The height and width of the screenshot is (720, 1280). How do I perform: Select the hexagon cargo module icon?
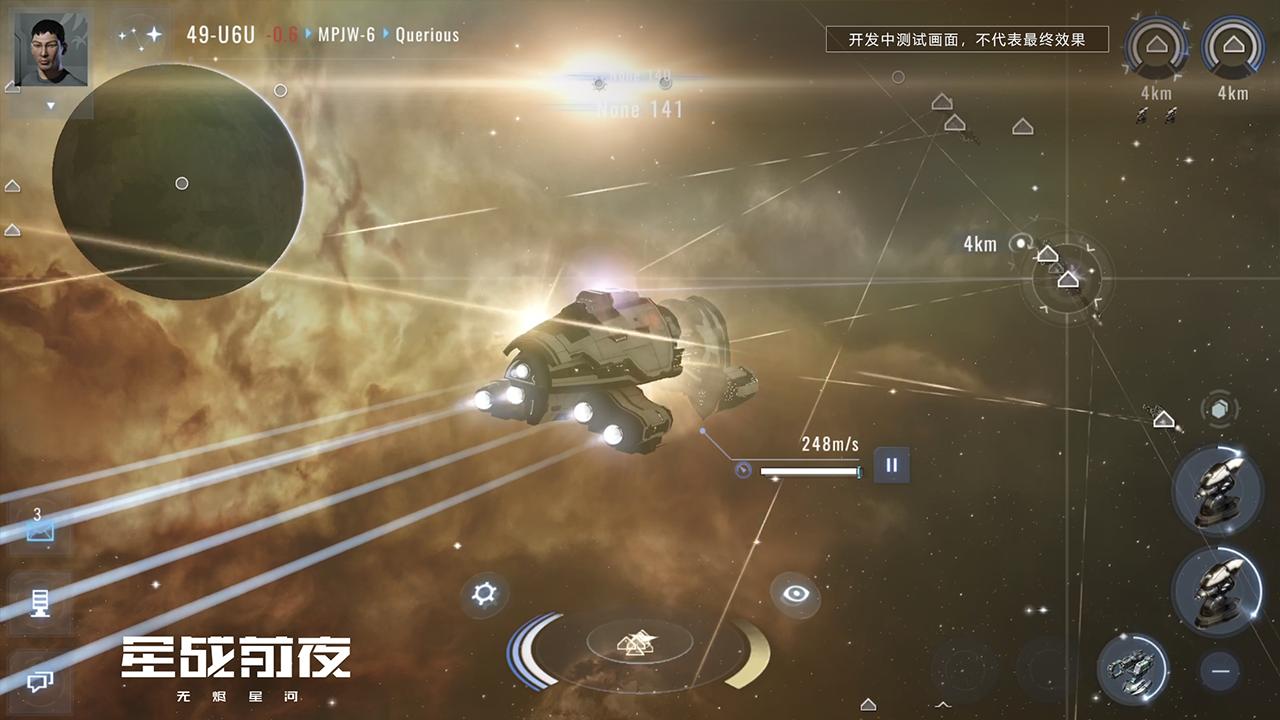1218,407
